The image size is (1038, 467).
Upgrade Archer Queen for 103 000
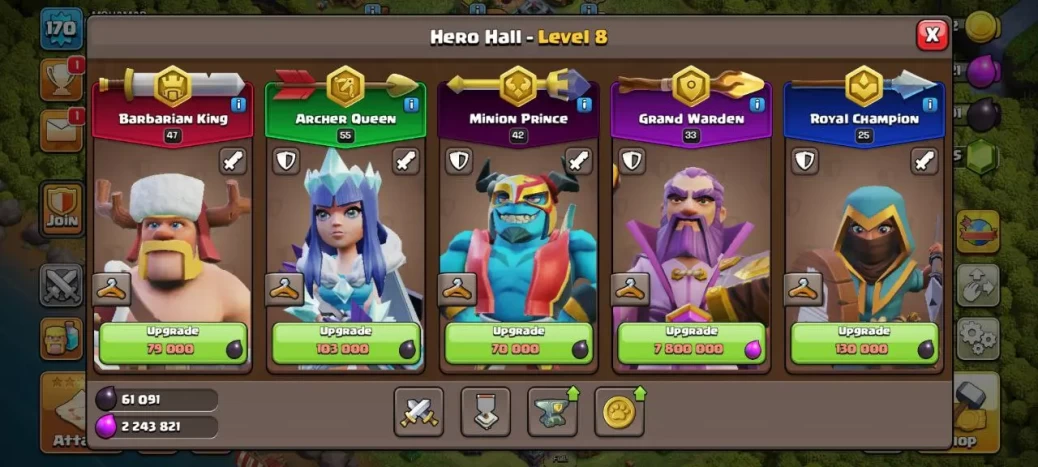pos(345,343)
